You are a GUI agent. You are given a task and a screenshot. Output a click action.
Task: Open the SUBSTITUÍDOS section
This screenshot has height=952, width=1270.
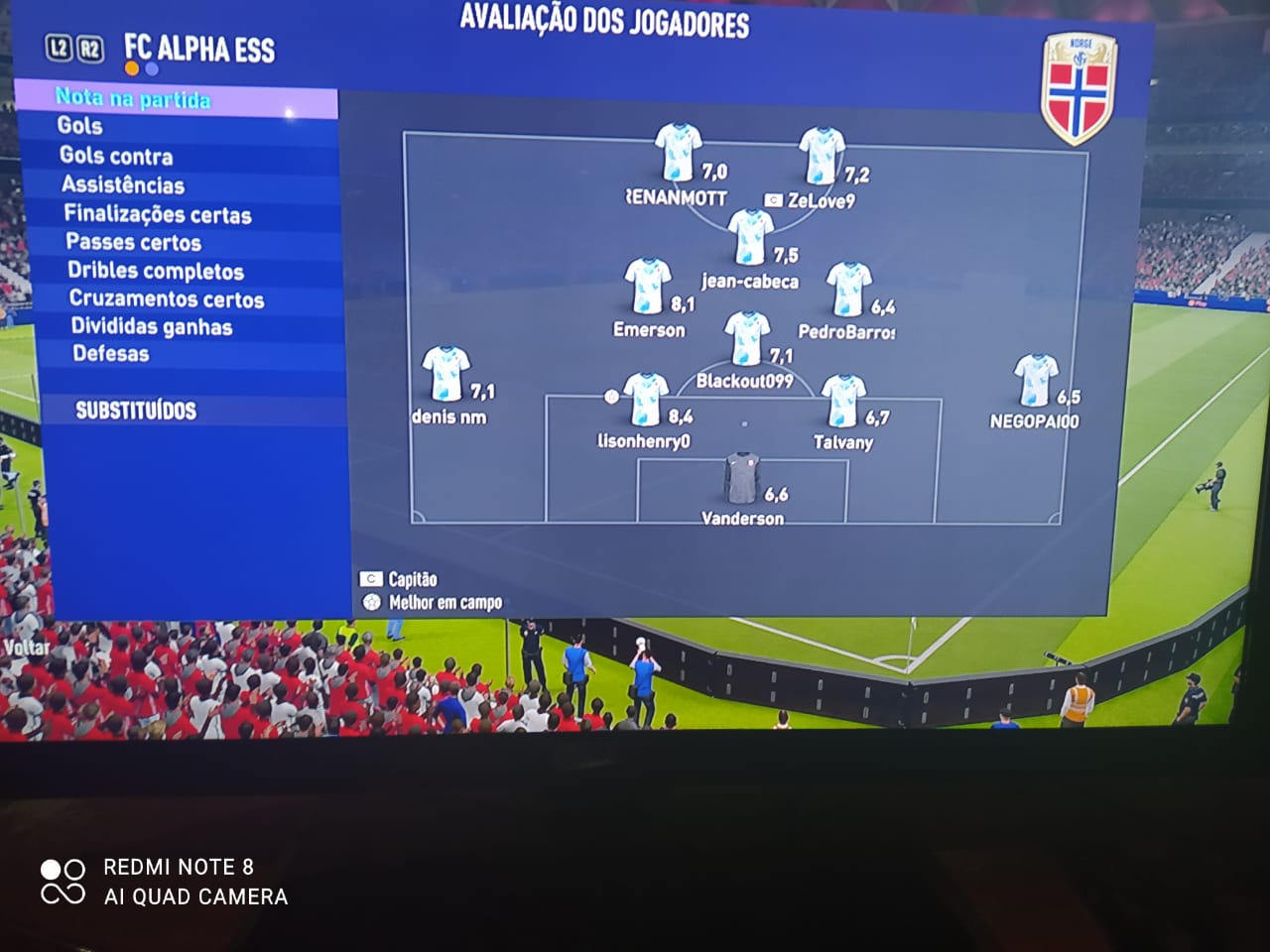(136, 411)
